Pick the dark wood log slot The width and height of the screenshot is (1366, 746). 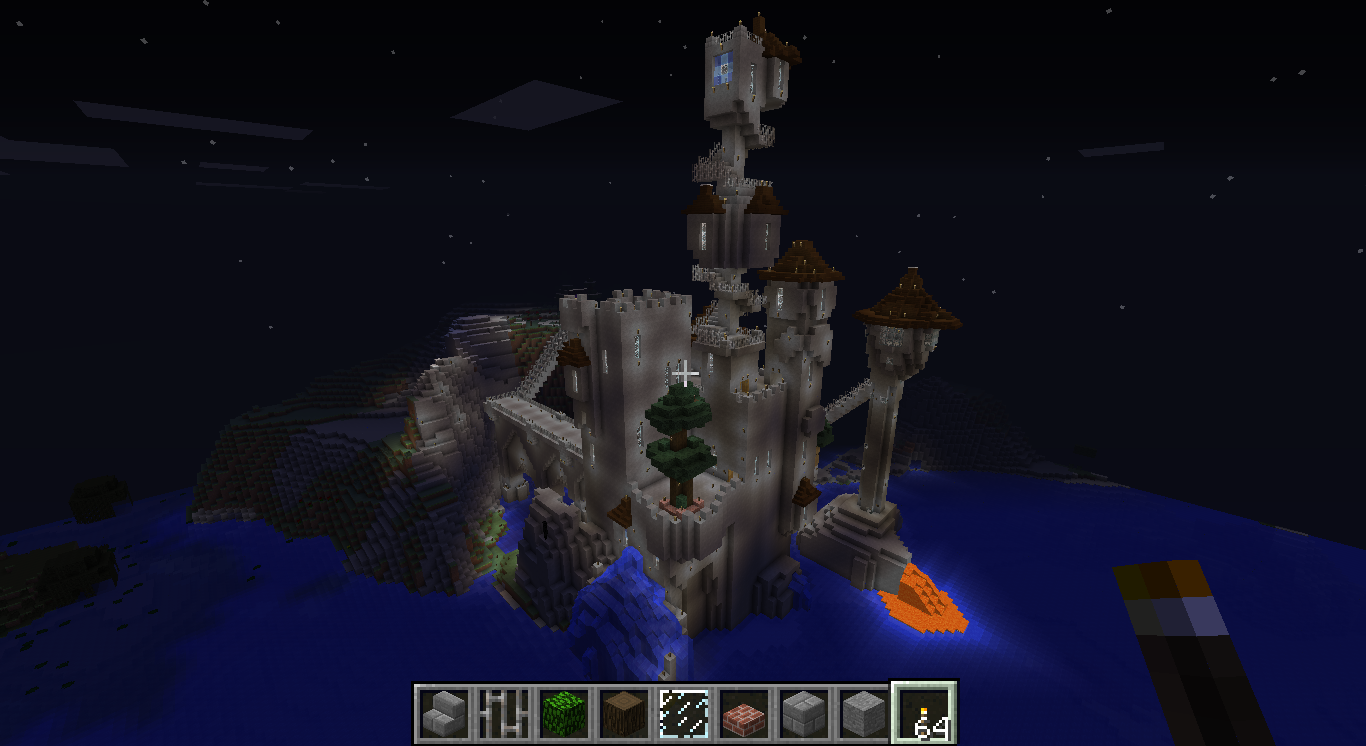point(624,714)
